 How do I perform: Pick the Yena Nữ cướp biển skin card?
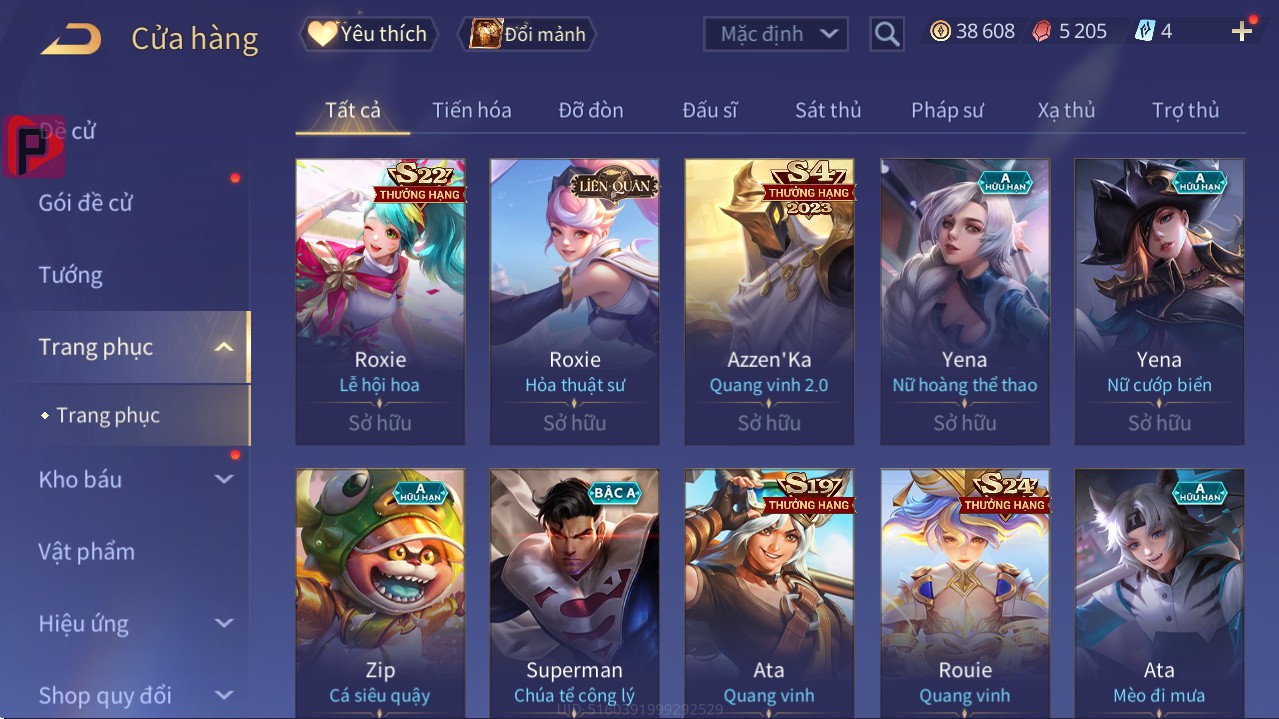(x=1159, y=300)
